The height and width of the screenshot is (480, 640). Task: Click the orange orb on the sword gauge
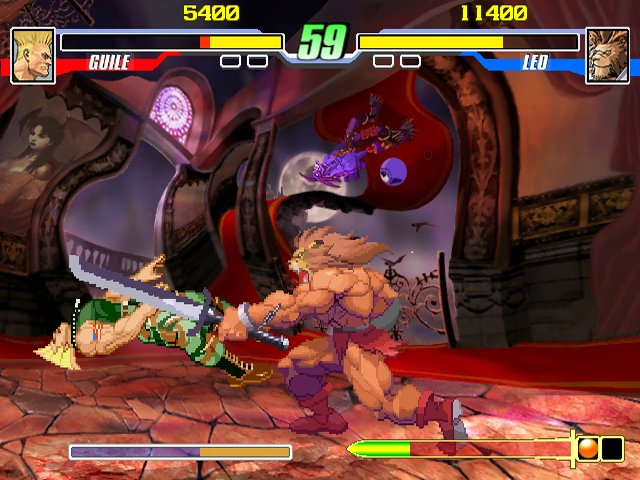point(588,449)
